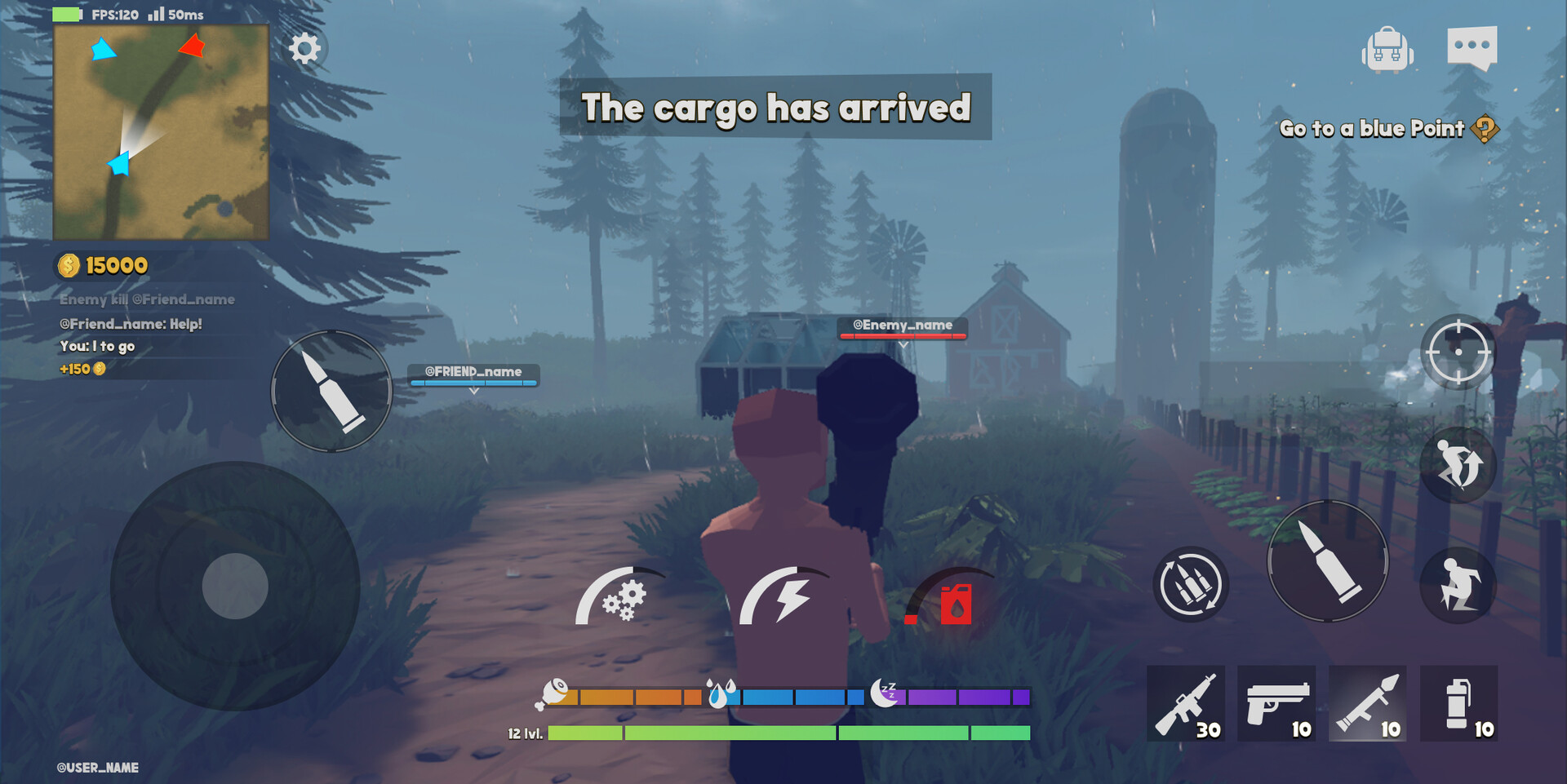Reload ammo with the circular bullets button

[x=1191, y=584]
